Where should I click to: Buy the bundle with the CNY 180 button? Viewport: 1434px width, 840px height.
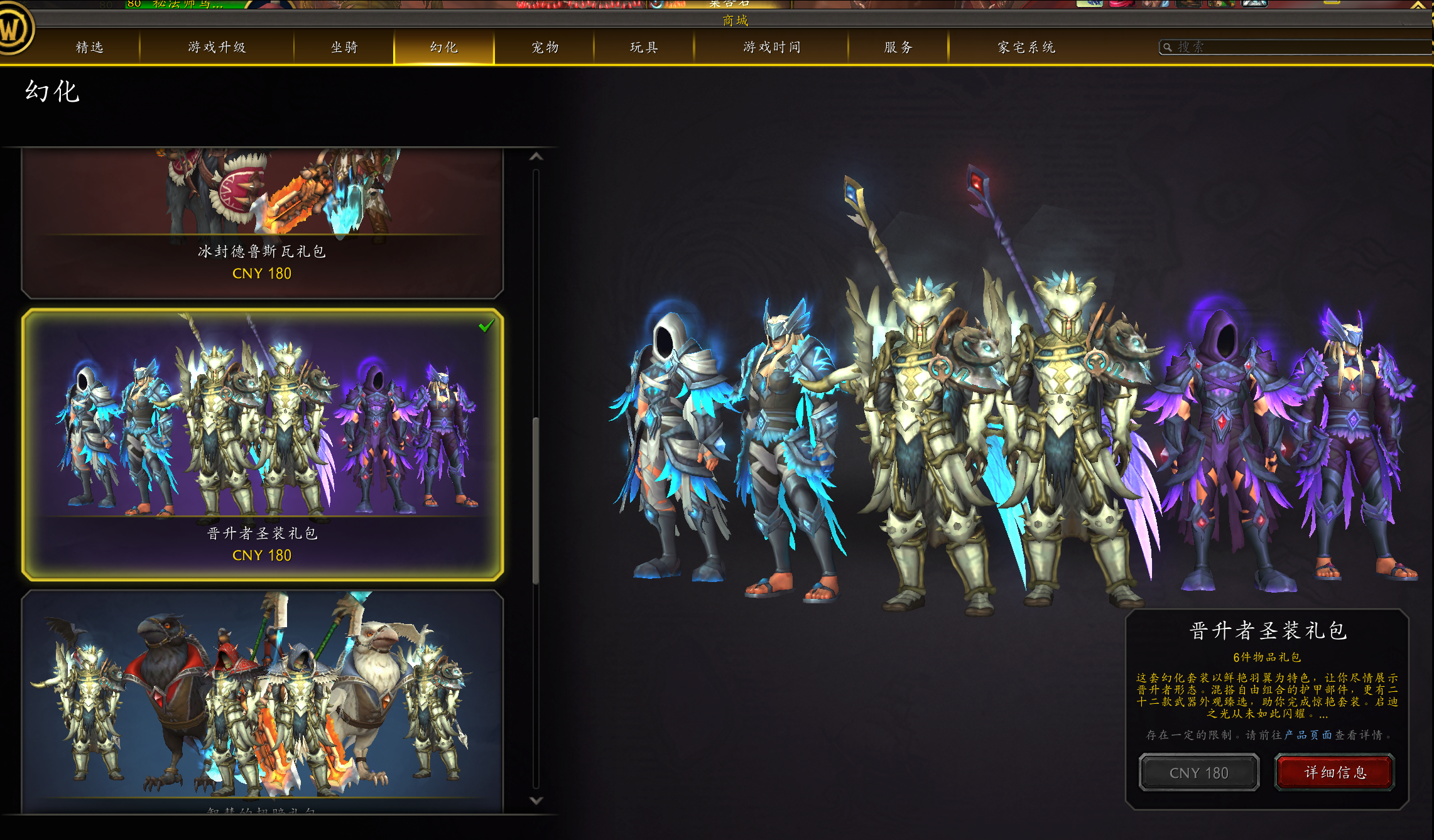coord(1198,773)
